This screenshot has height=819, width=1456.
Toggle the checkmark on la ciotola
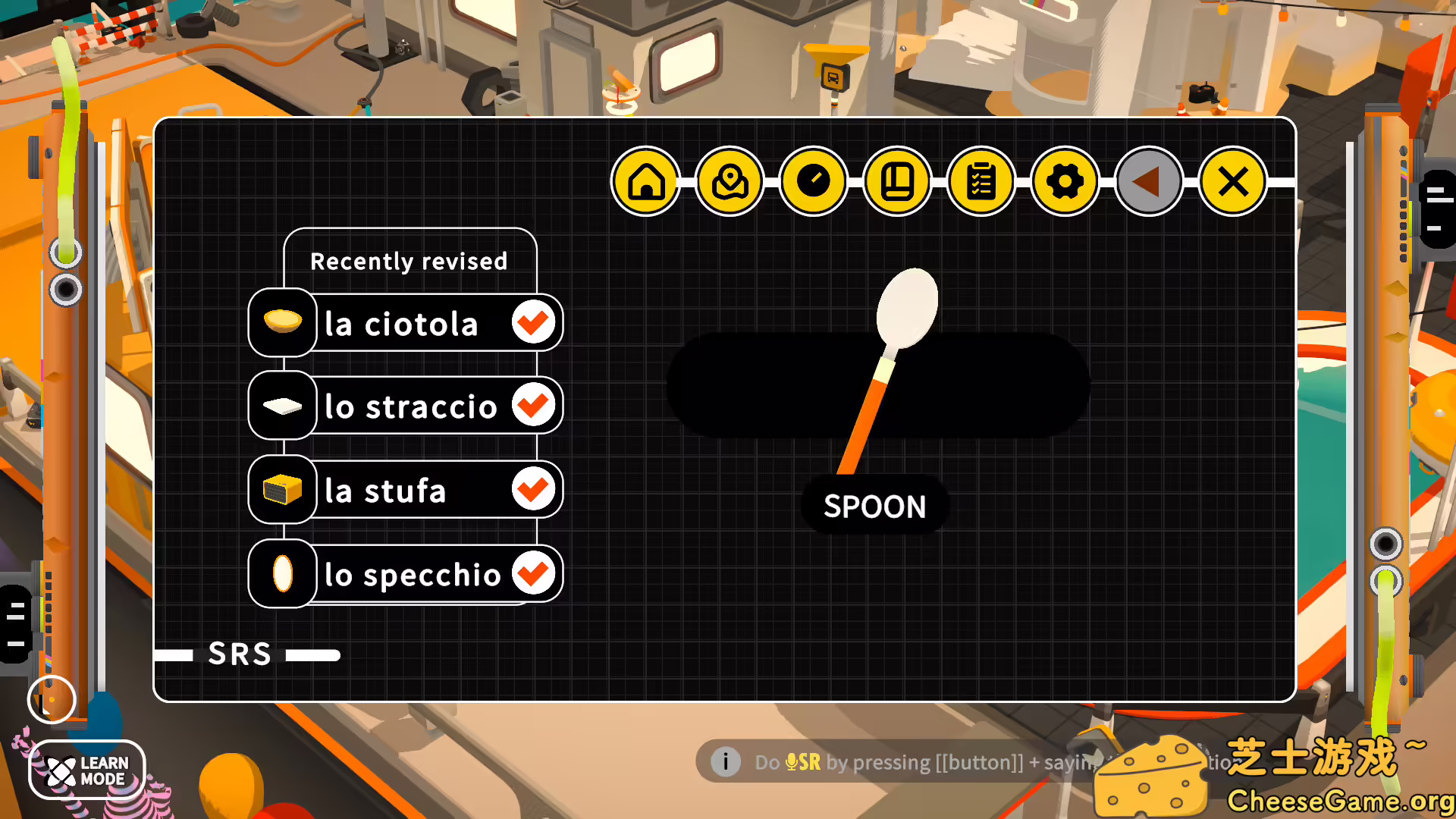point(534,323)
